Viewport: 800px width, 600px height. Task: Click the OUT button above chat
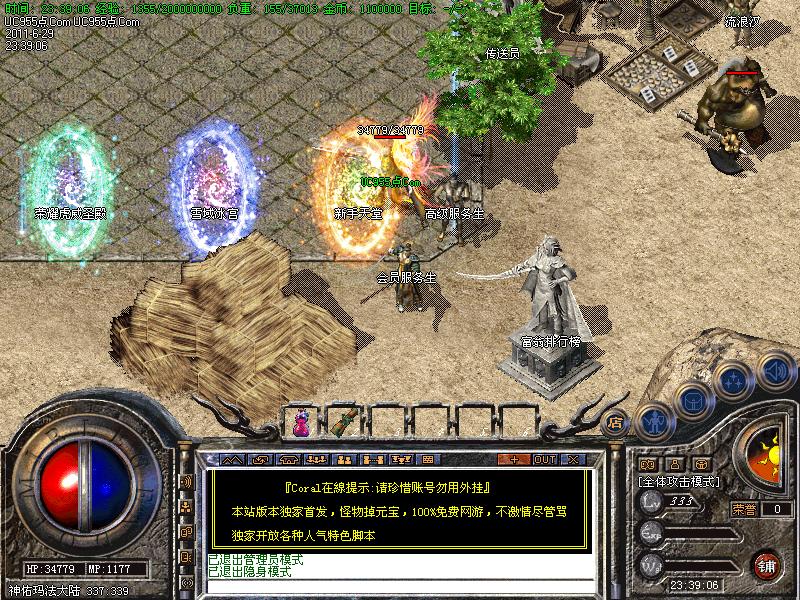544,459
